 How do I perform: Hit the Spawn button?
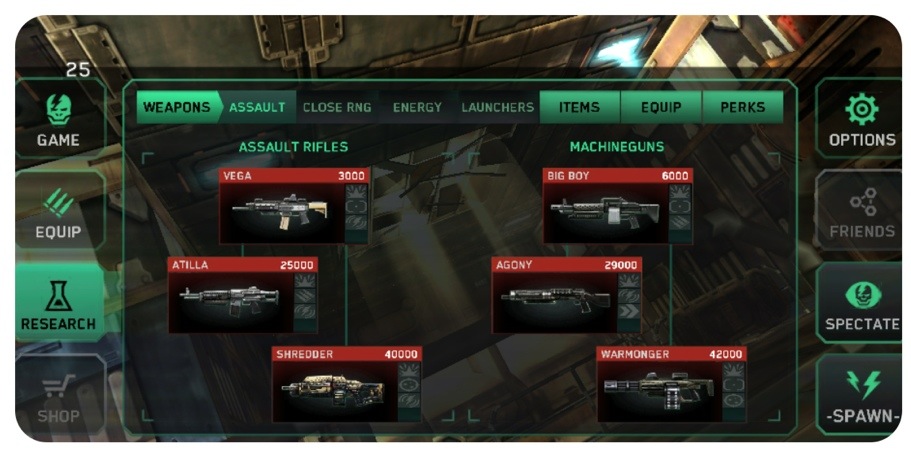coord(861,396)
